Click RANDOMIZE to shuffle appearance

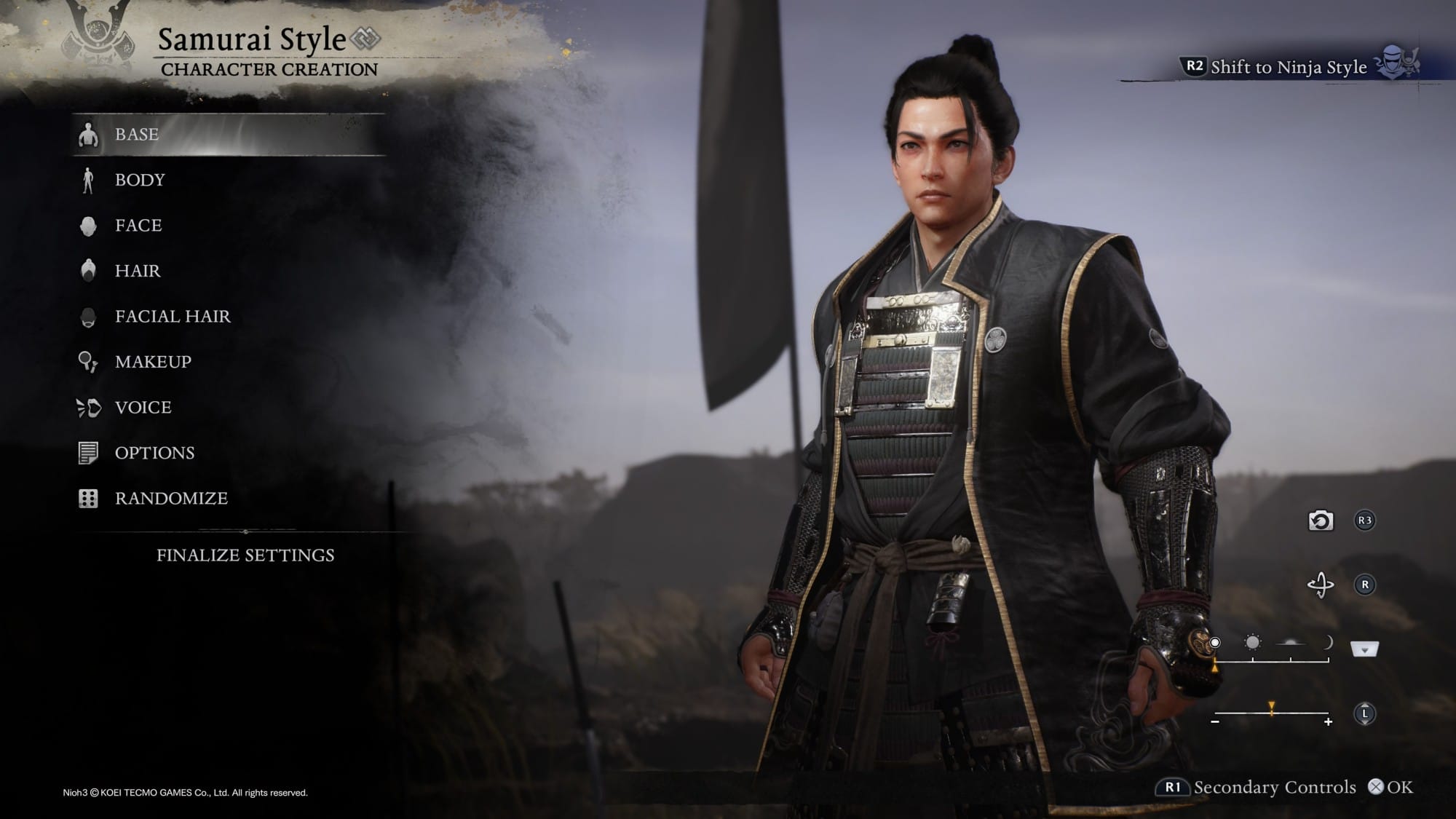[x=171, y=499]
